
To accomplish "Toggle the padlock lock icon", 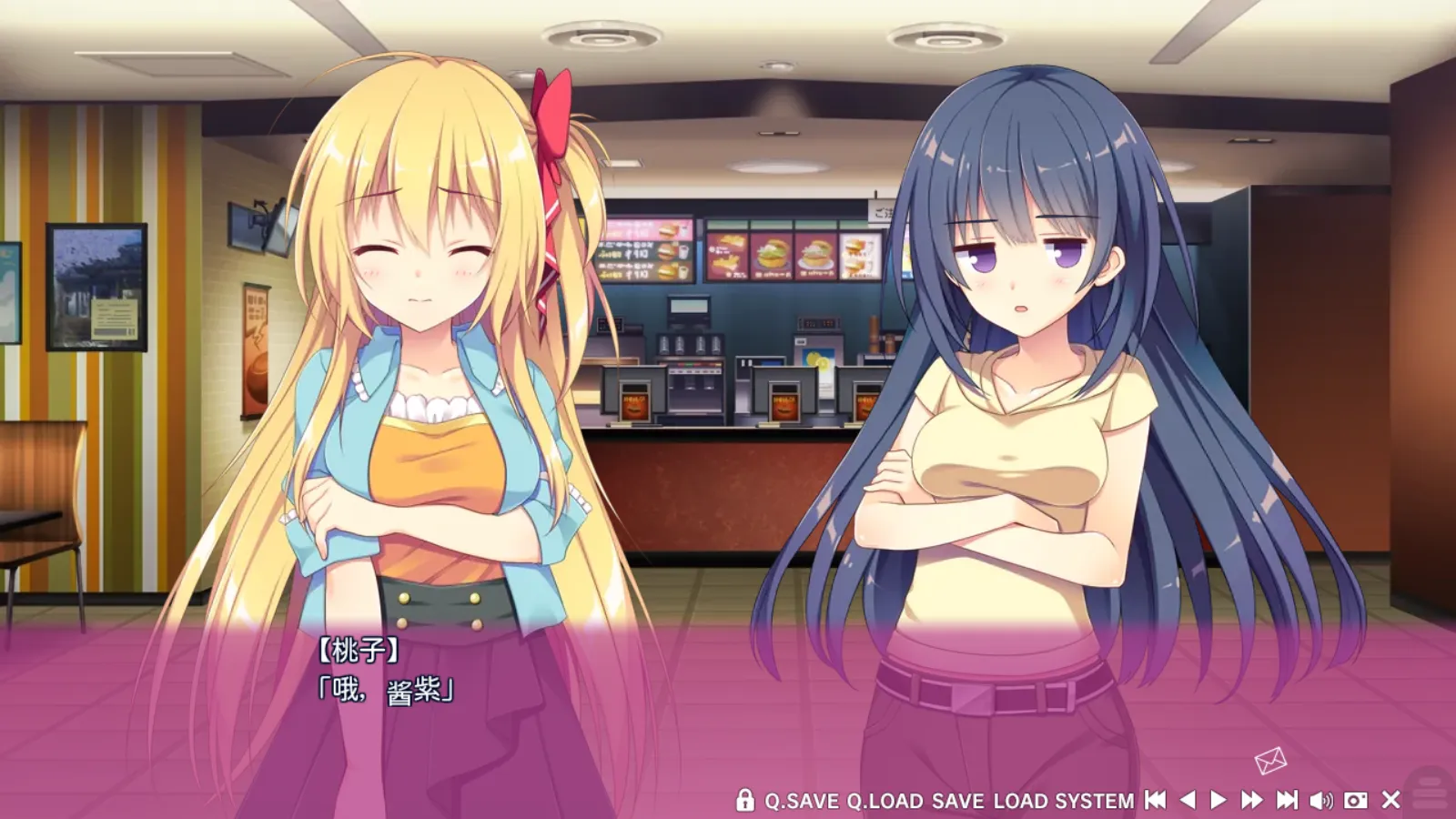I will pyautogui.click(x=744, y=800).
